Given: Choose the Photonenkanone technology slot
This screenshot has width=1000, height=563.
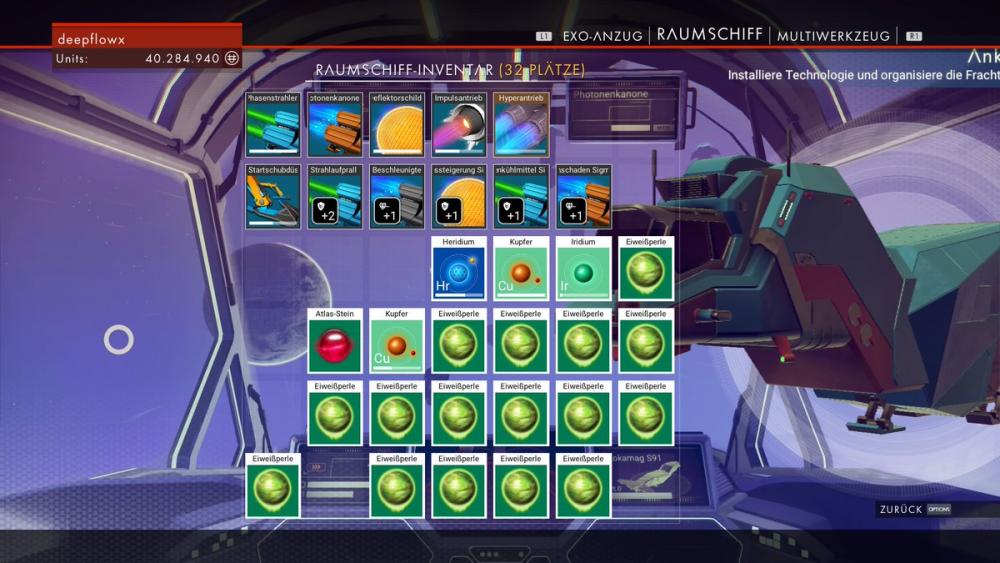Looking at the screenshot, I should [335, 125].
